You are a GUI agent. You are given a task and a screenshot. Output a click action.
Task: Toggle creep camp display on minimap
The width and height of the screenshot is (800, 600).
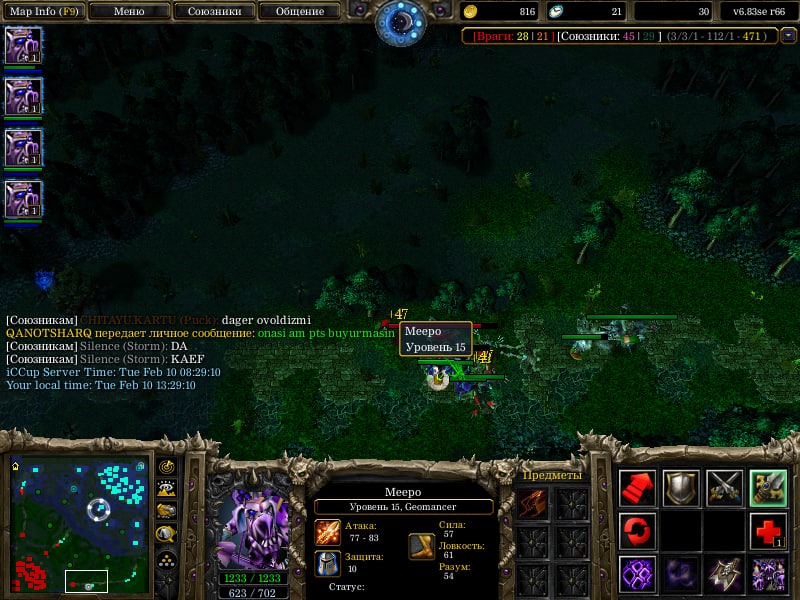point(167,534)
